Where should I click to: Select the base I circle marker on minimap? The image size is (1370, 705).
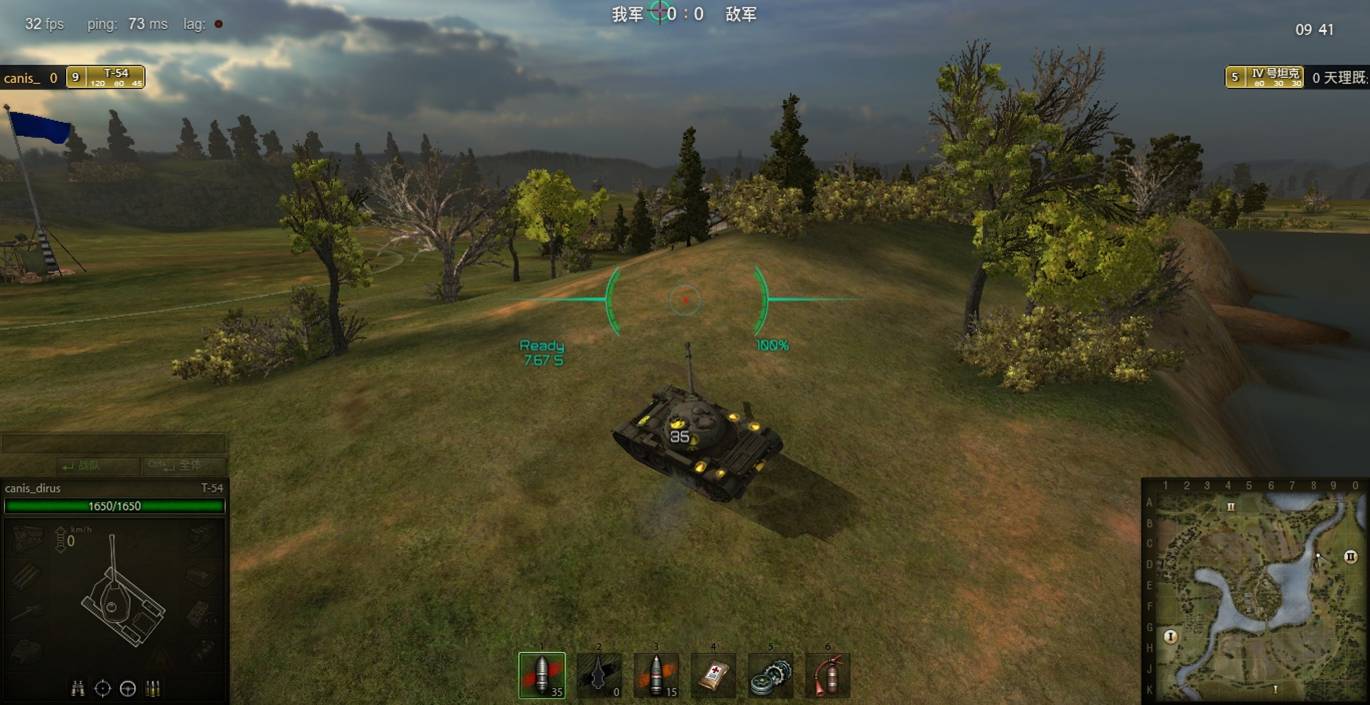click(x=1171, y=635)
